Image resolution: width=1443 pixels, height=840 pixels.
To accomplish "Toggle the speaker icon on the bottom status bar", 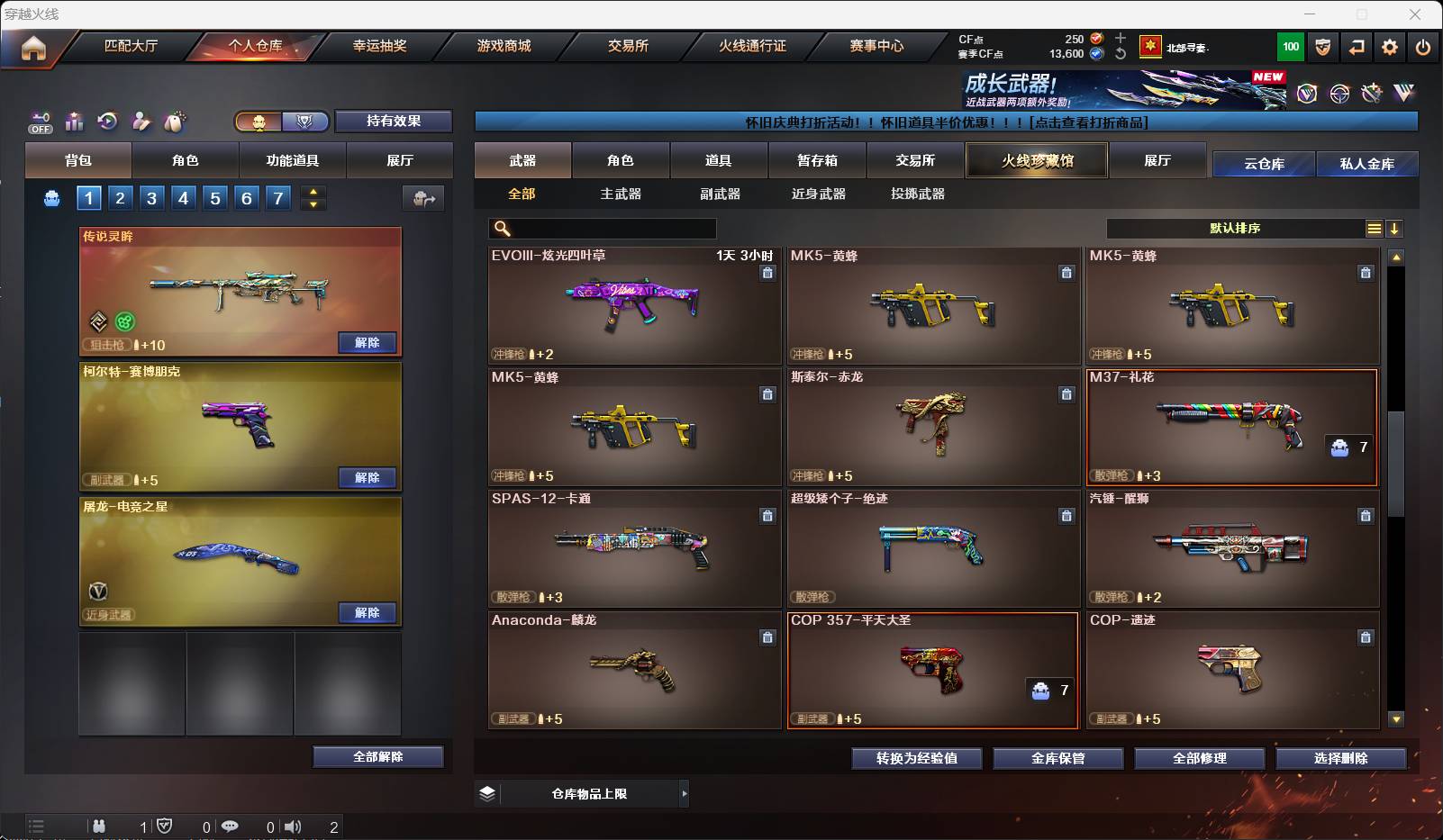I will (293, 826).
